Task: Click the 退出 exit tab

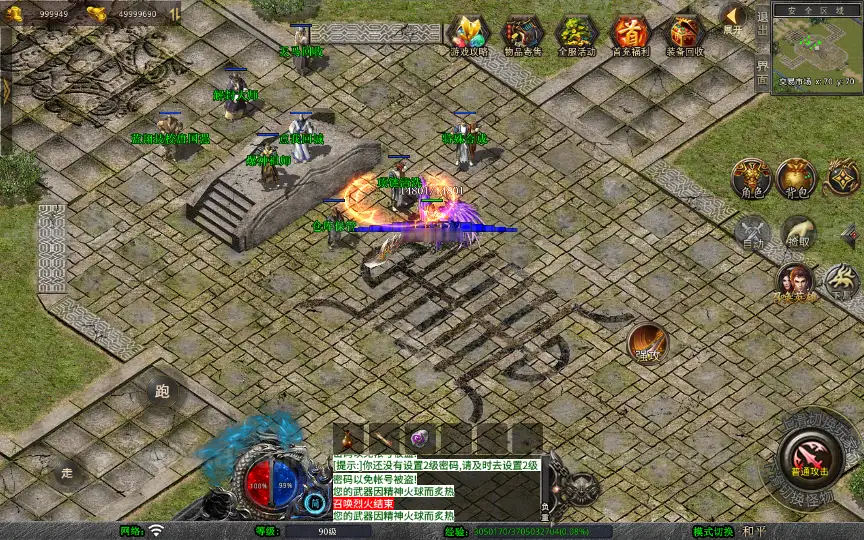Action: (x=762, y=22)
